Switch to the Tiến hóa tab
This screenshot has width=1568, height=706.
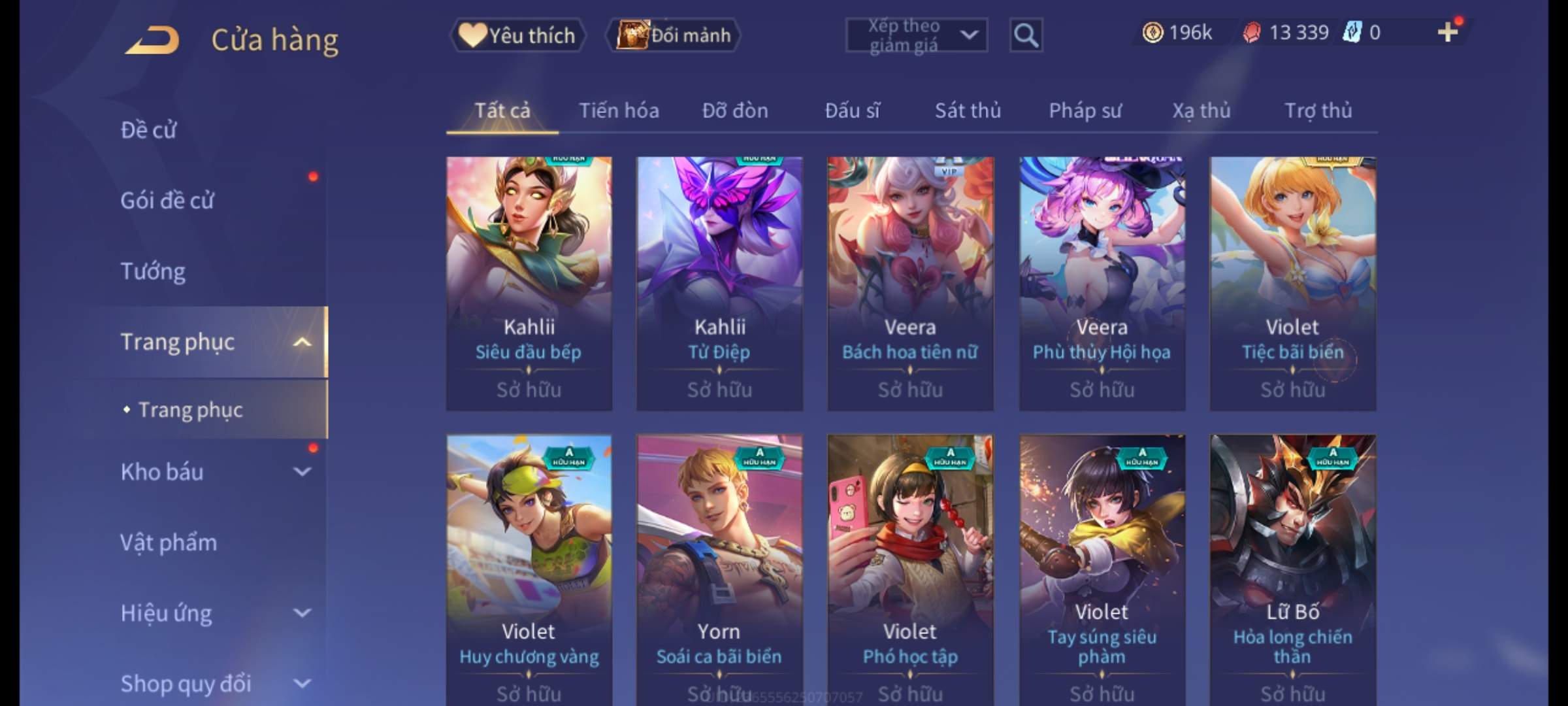[619, 110]
